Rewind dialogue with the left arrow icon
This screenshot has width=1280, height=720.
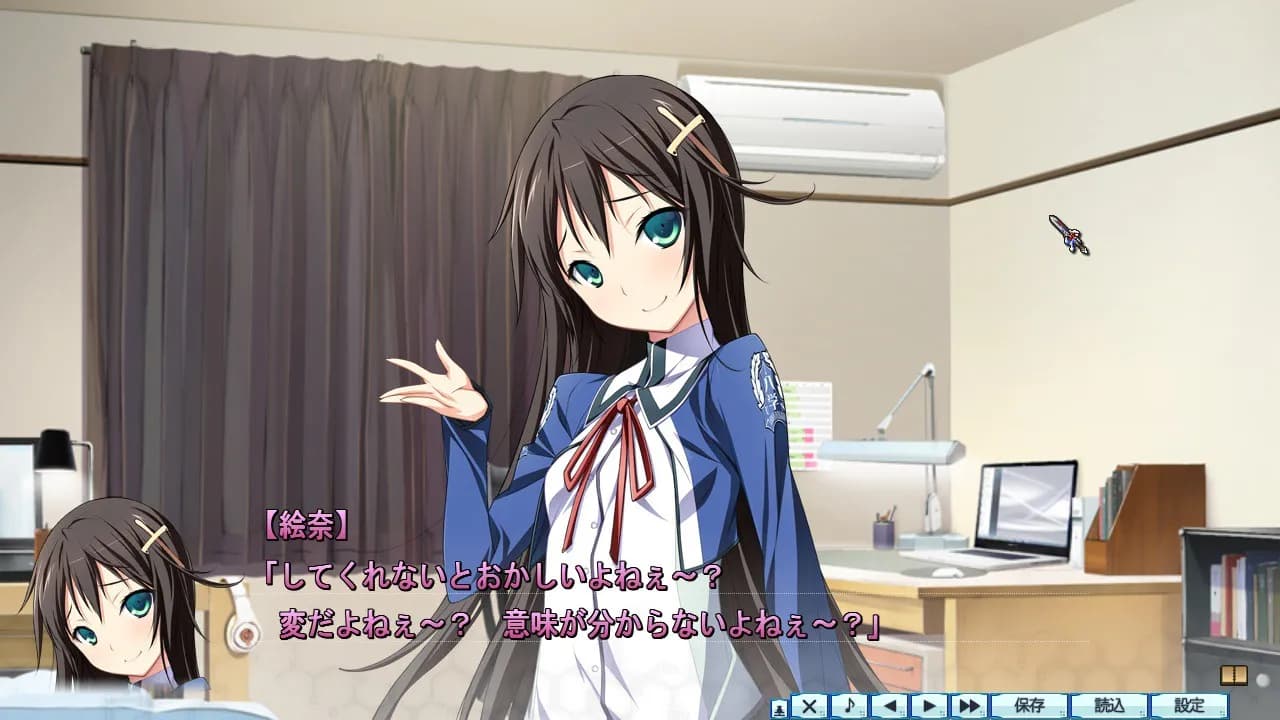click(892, 708)
